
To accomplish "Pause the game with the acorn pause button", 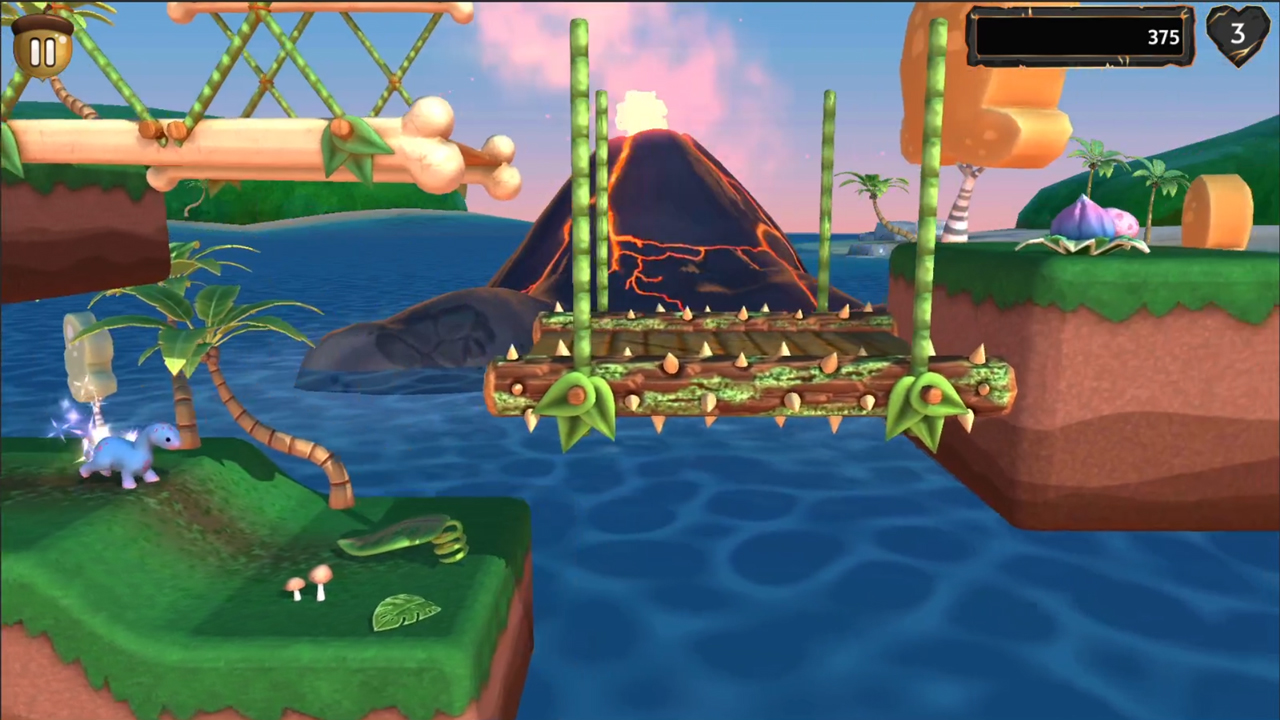I will click(x=43, y=50).
